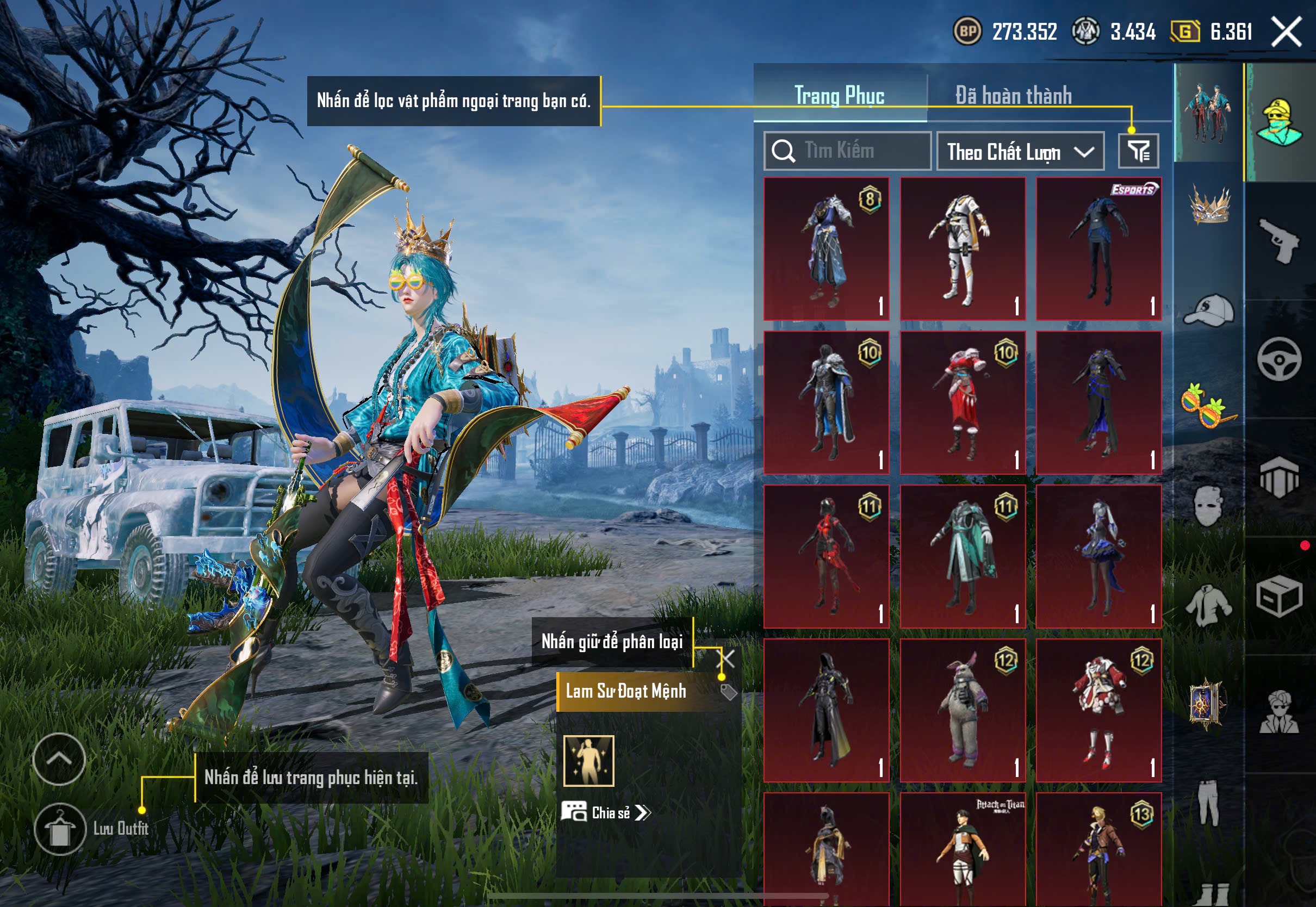Select the Trang Phục tab
Screen dimensions: 1316x907
[839, 95]
